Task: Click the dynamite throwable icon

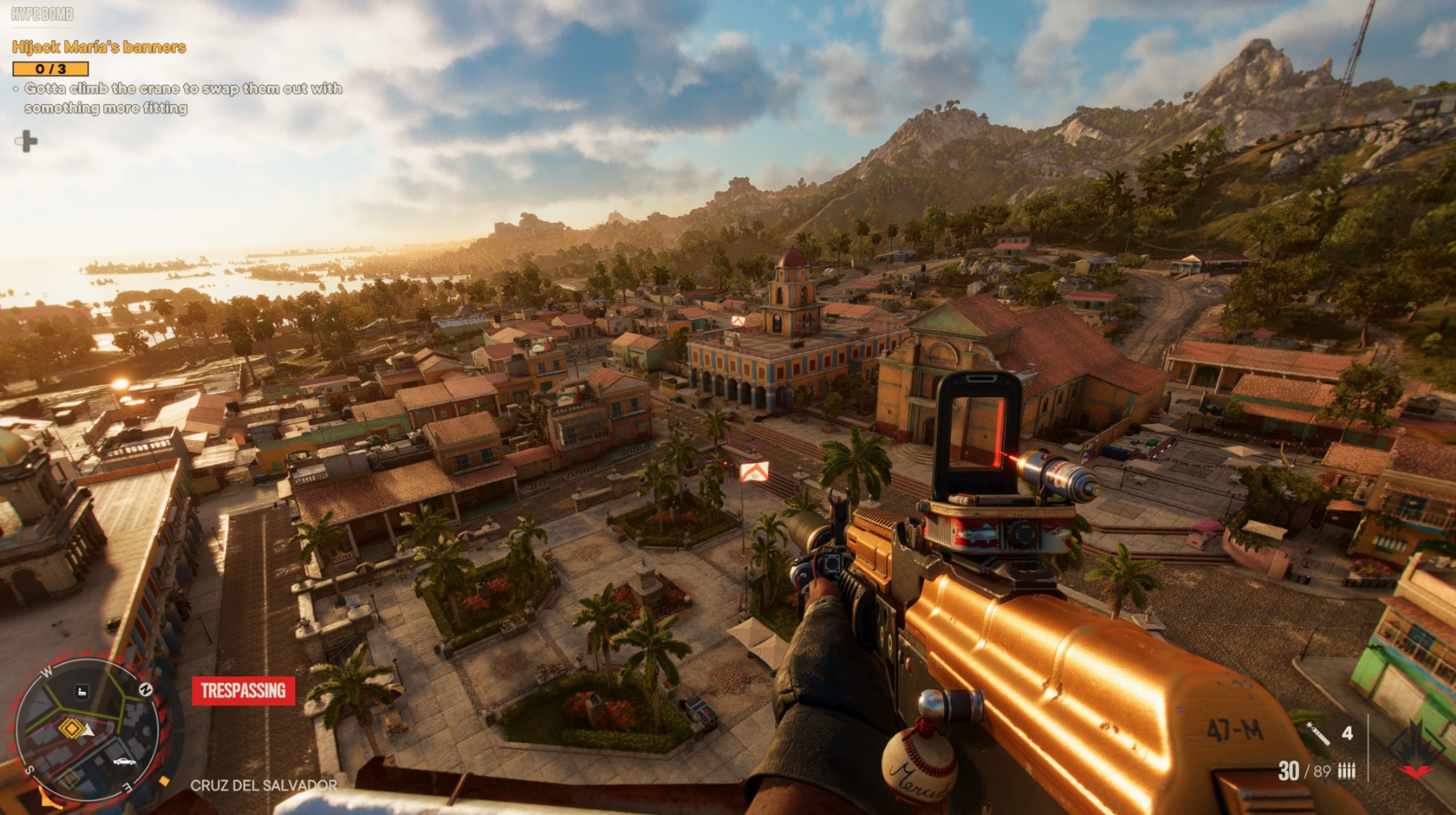Action: [1318, 734]
